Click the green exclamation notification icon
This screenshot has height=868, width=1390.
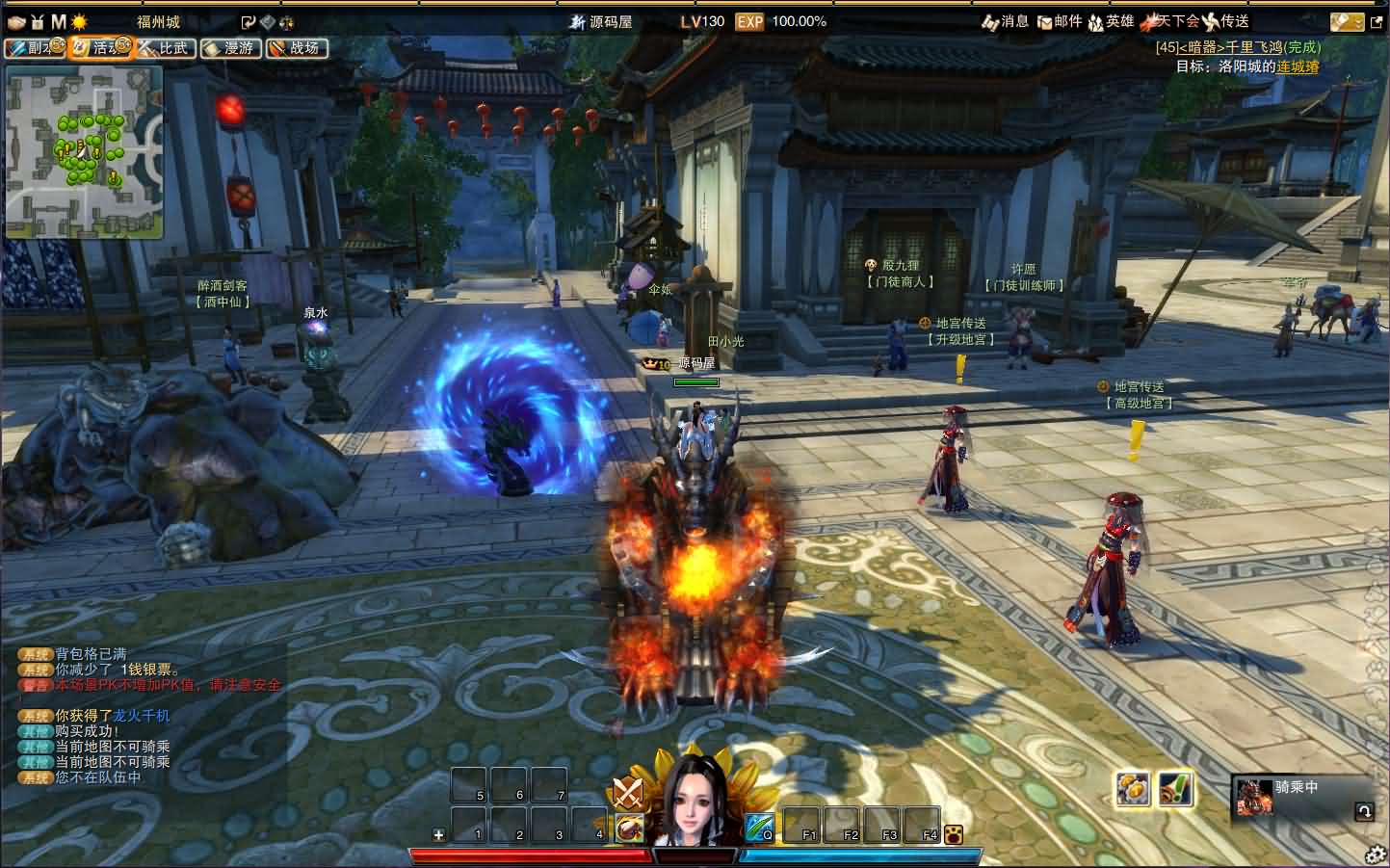(1175, 789)
